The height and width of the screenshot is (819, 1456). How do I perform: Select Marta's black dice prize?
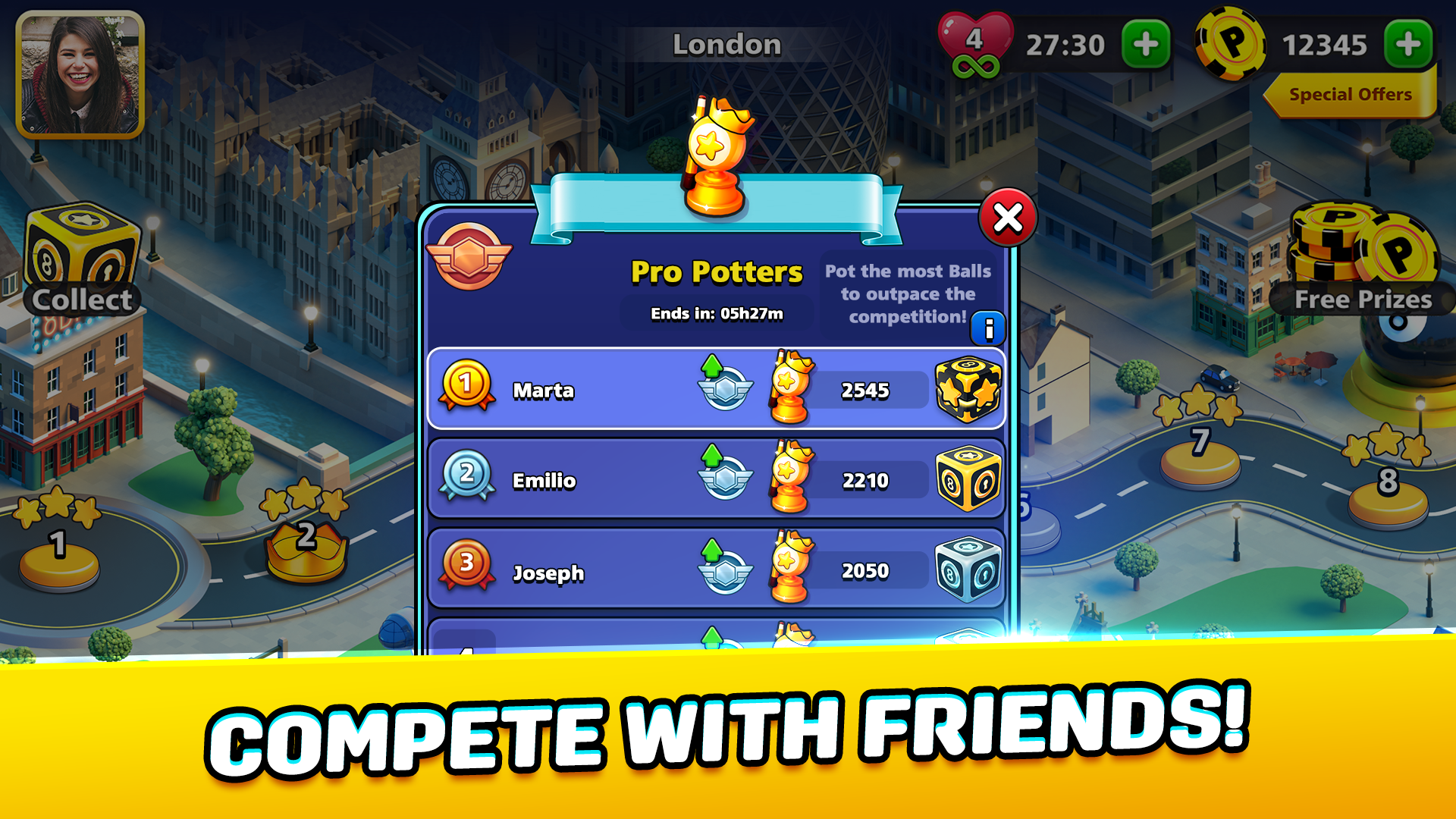click(967, 388)
